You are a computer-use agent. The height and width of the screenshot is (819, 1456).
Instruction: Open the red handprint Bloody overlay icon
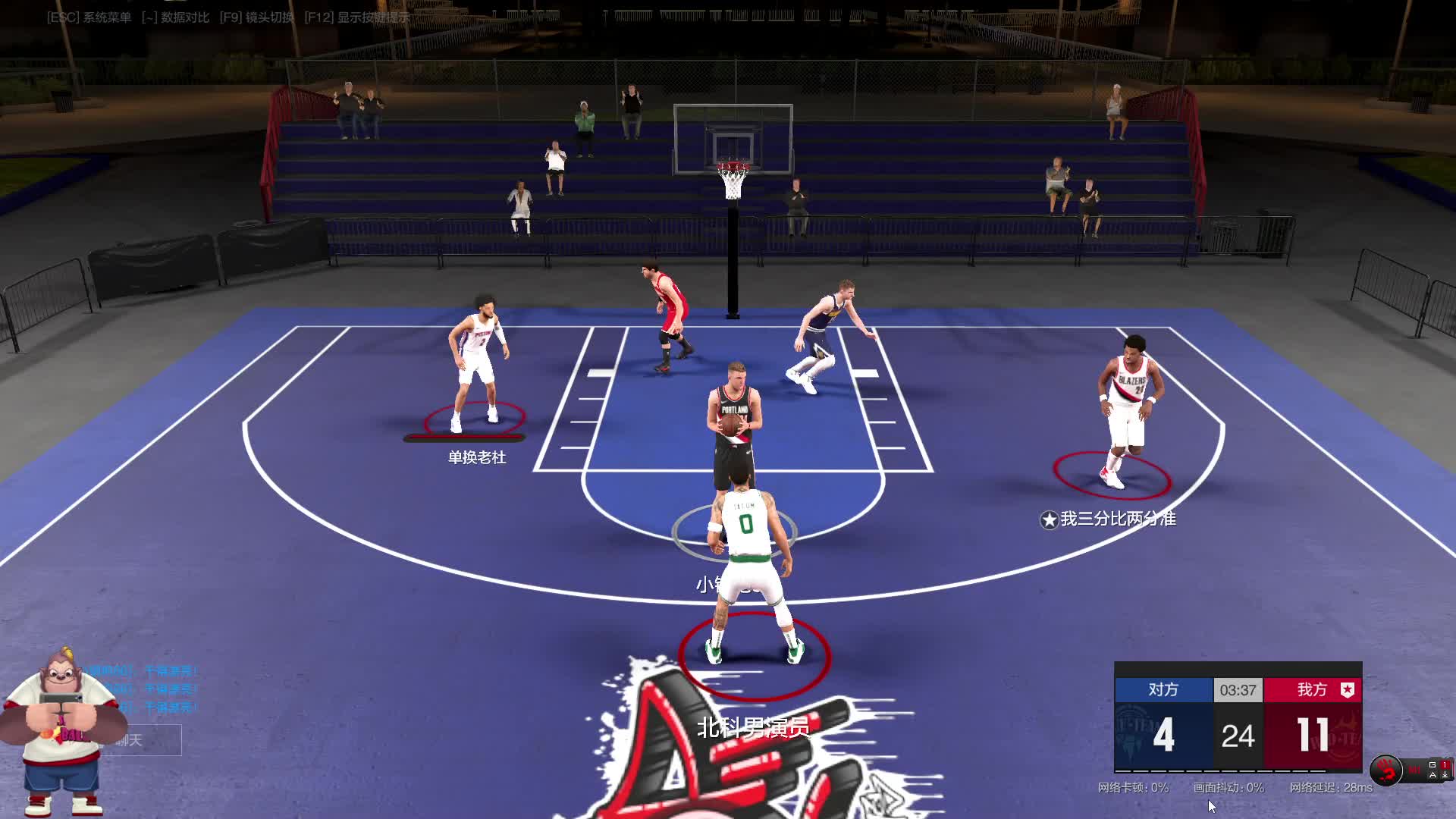1386,770
